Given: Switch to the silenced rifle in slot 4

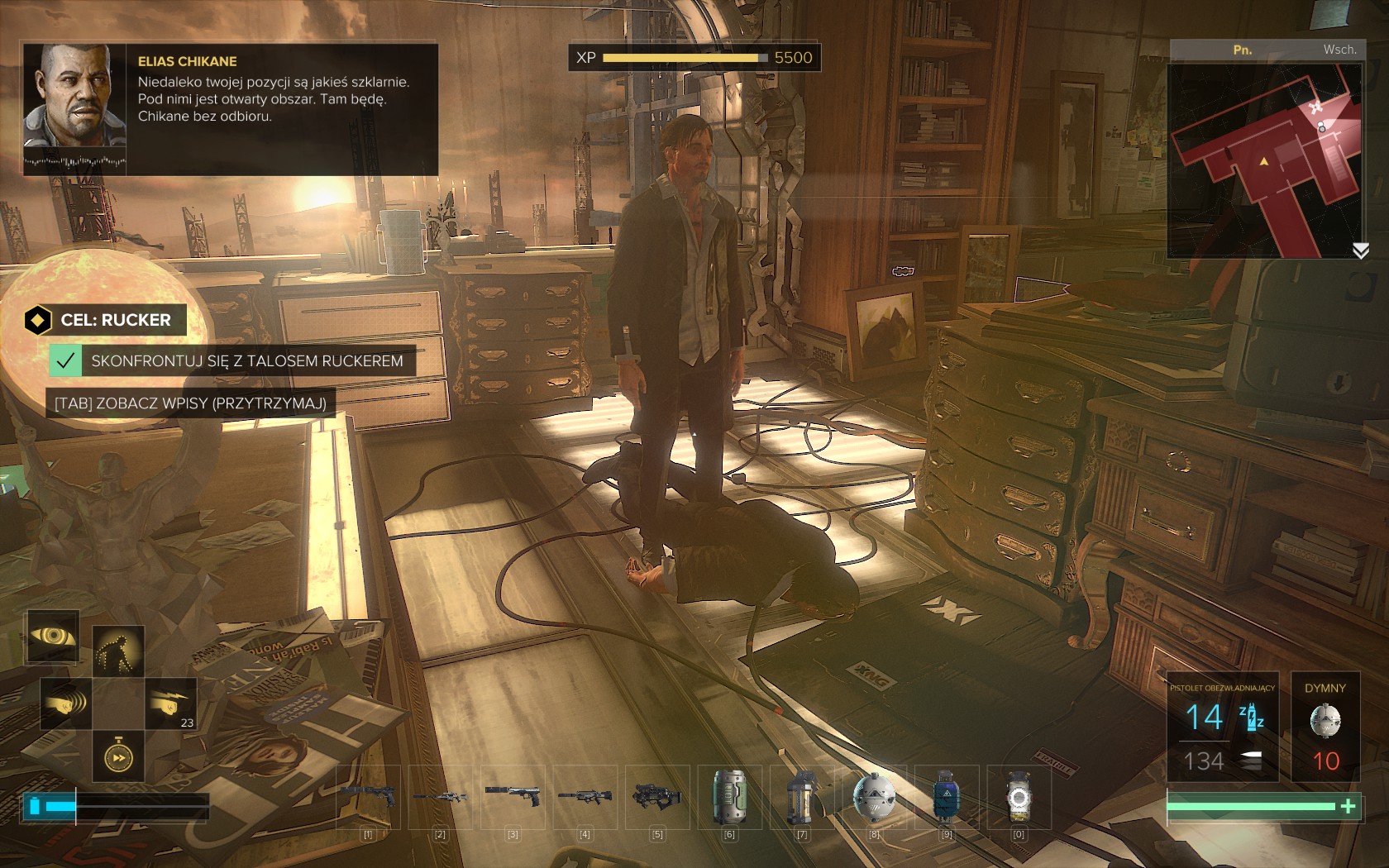Looking at the screenshot, I should click(x=585, y=797).
